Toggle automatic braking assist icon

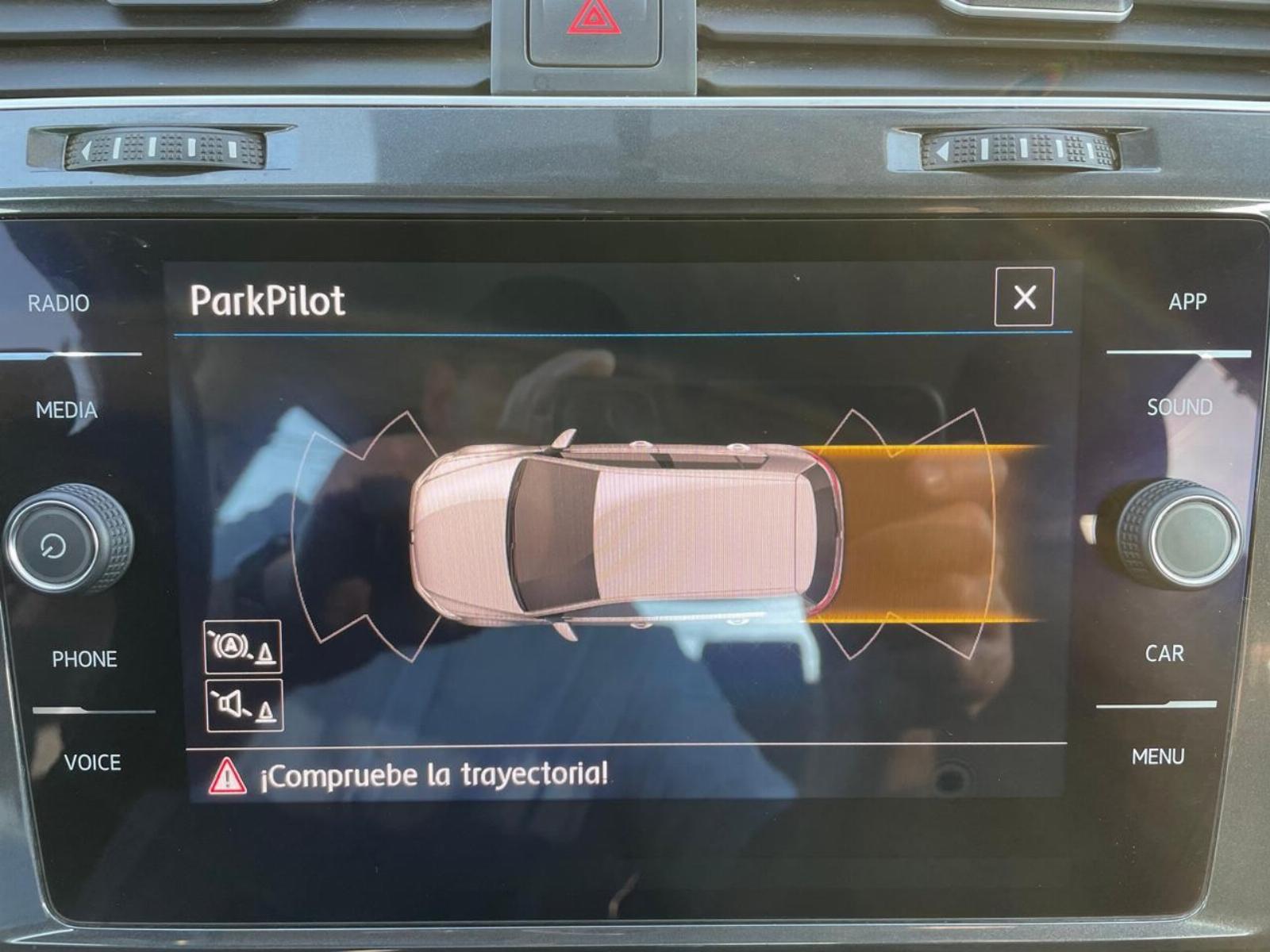click(x=243, y=647)
